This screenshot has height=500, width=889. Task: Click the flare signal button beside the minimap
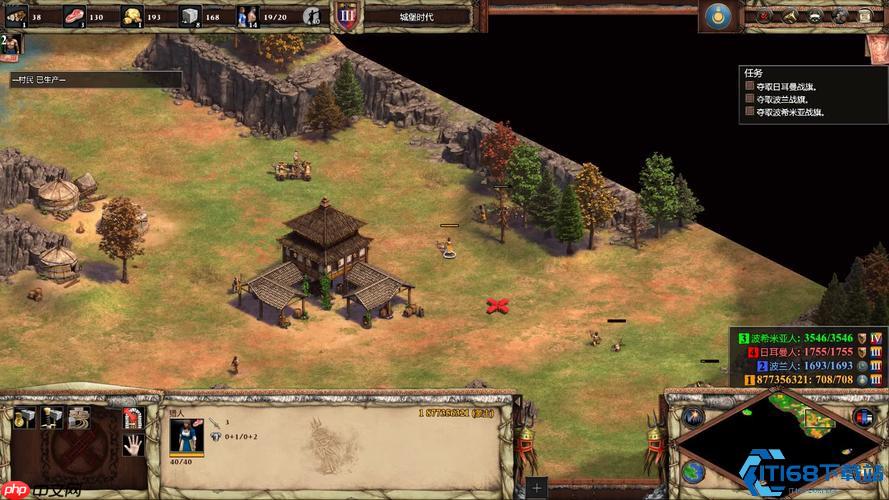[x=693, y=415]
